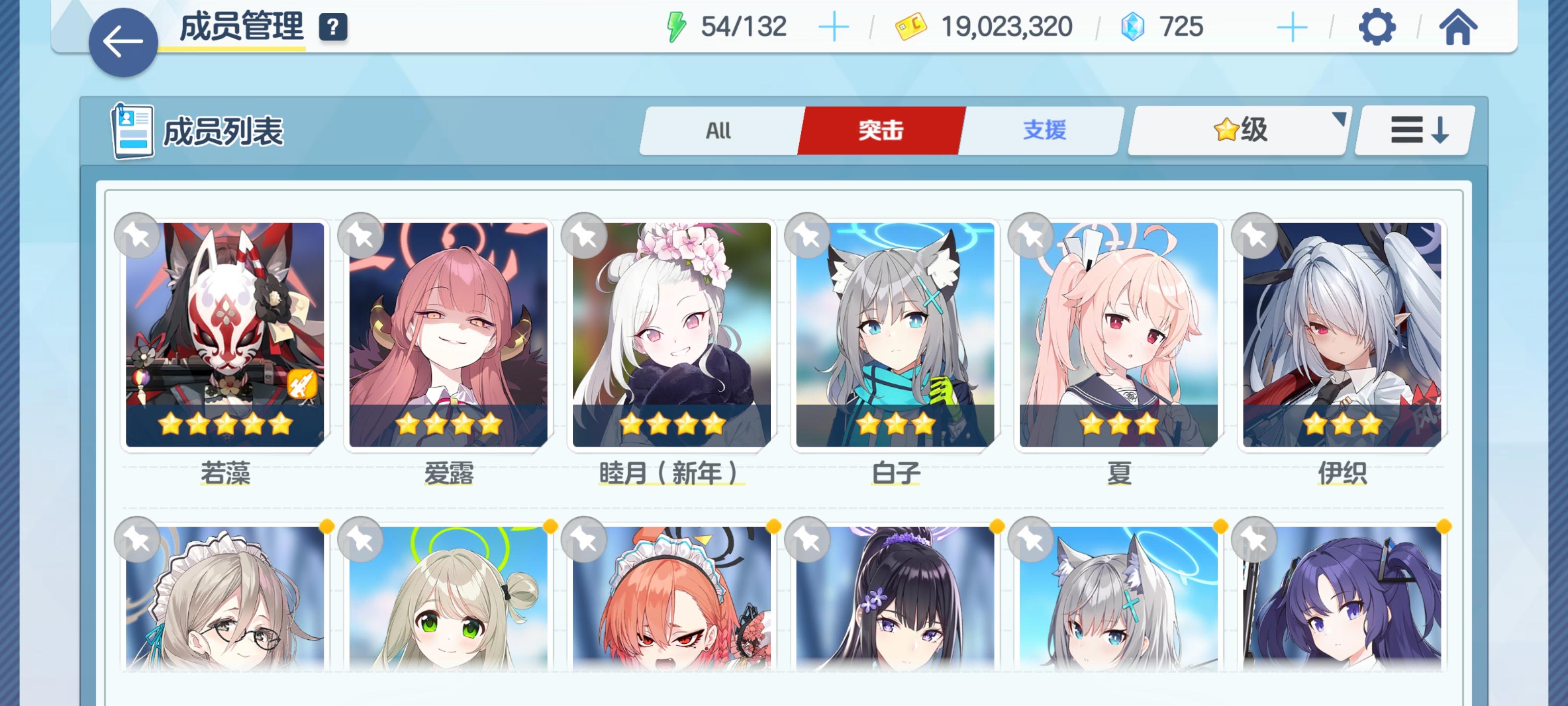Select 睦月（新年）'s character portrait
This screenshot has width=1568, height=706.
pos(668,335)
